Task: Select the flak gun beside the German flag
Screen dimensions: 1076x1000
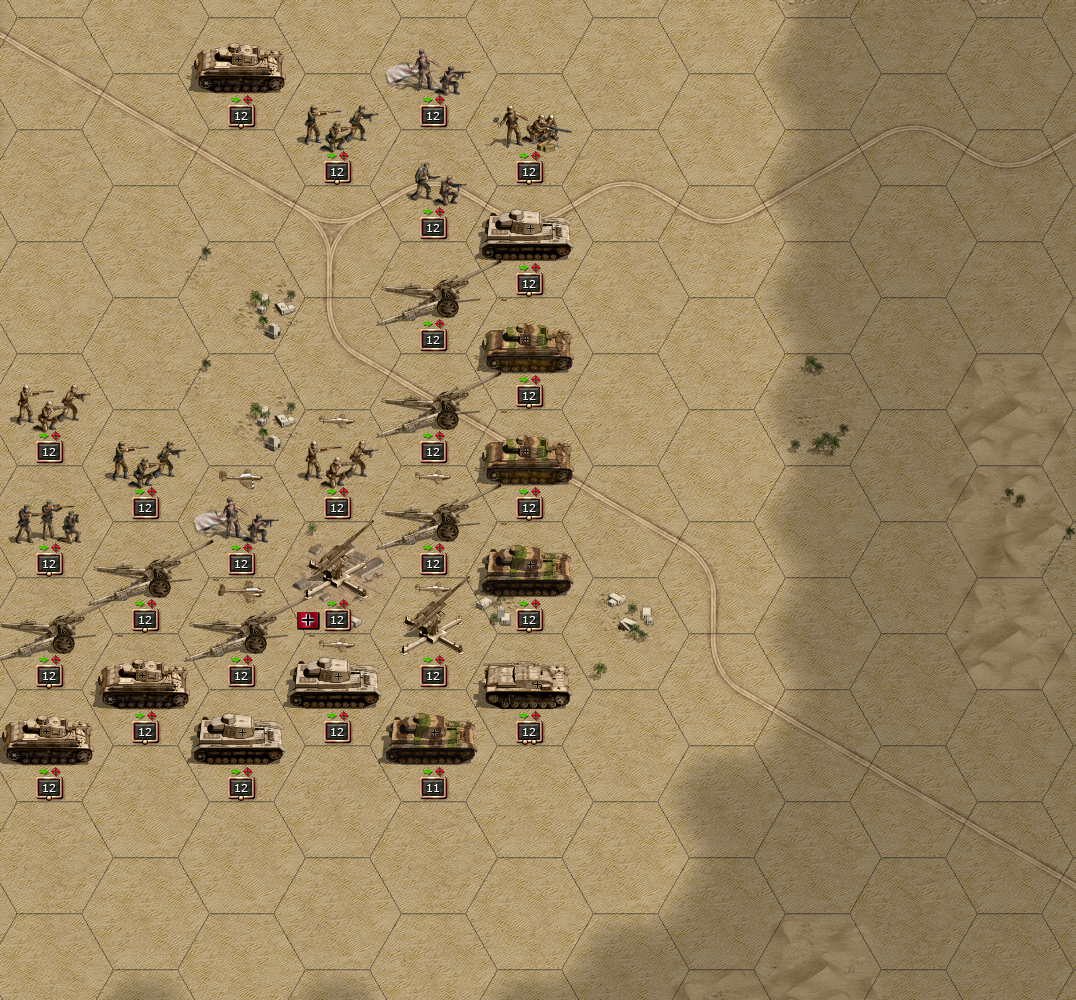Action: tap(338, 568)
